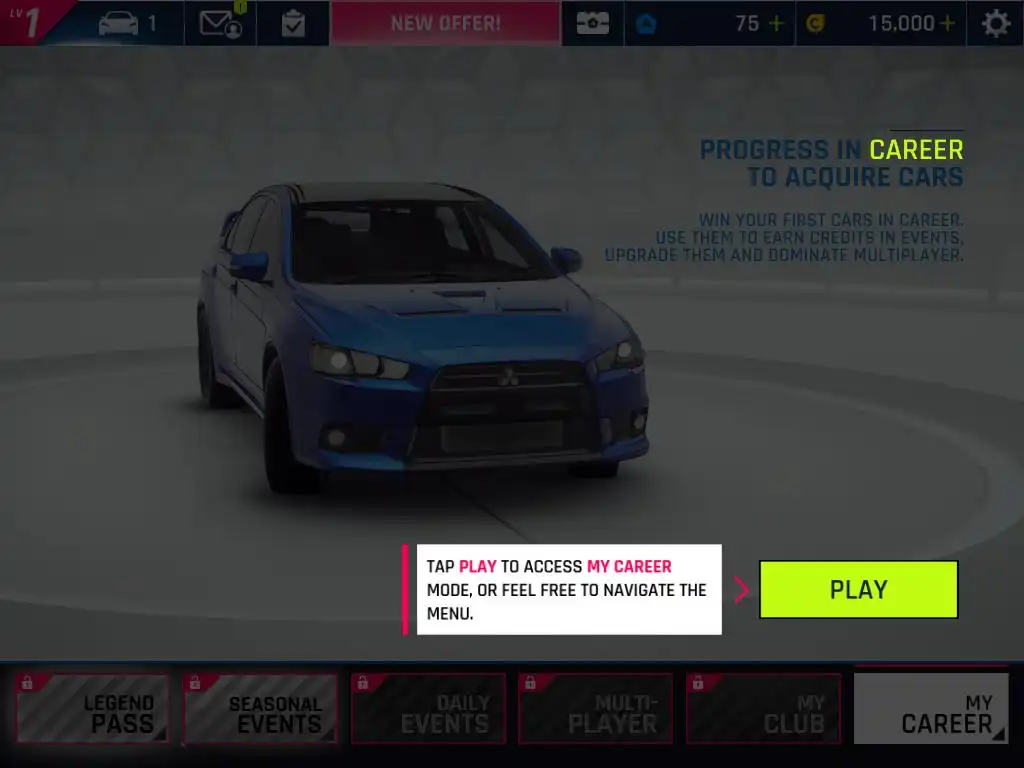Image resolution: width=1024 pixels, height=768 pixels.
Task: Choose the Daily Events tab
Action: 428,709
